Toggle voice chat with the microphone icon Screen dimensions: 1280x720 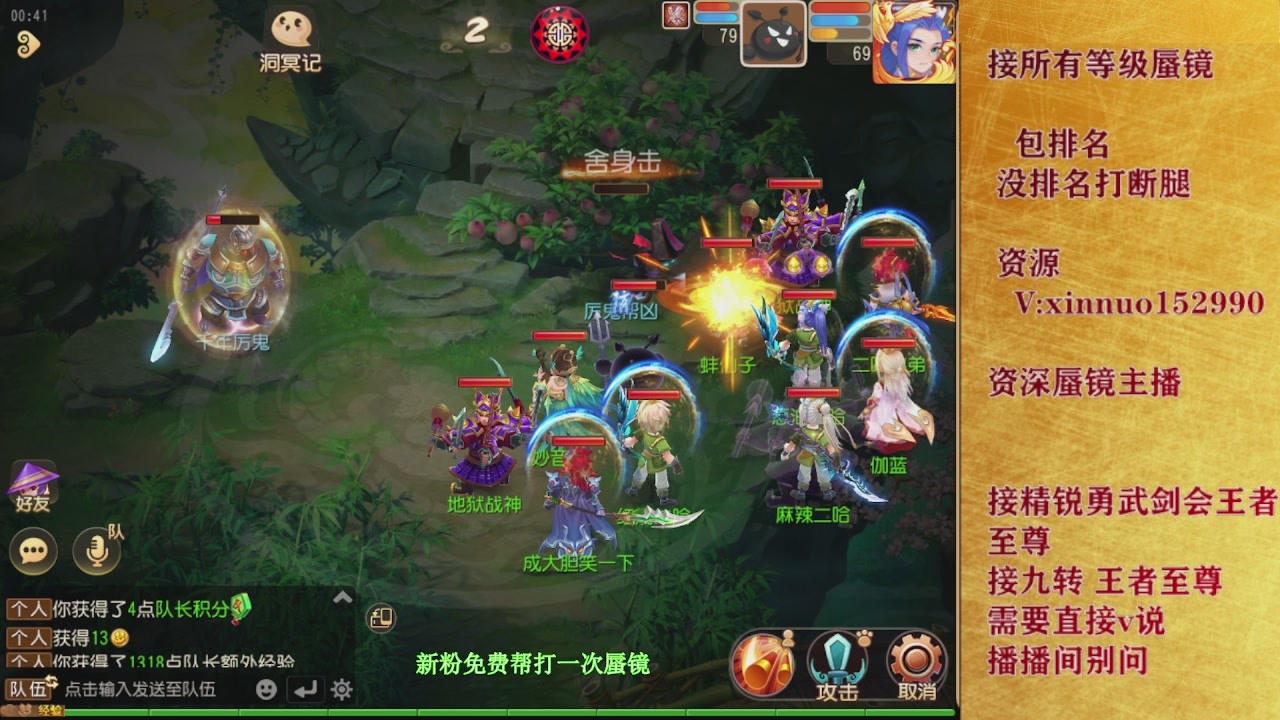tap(95, 549)
